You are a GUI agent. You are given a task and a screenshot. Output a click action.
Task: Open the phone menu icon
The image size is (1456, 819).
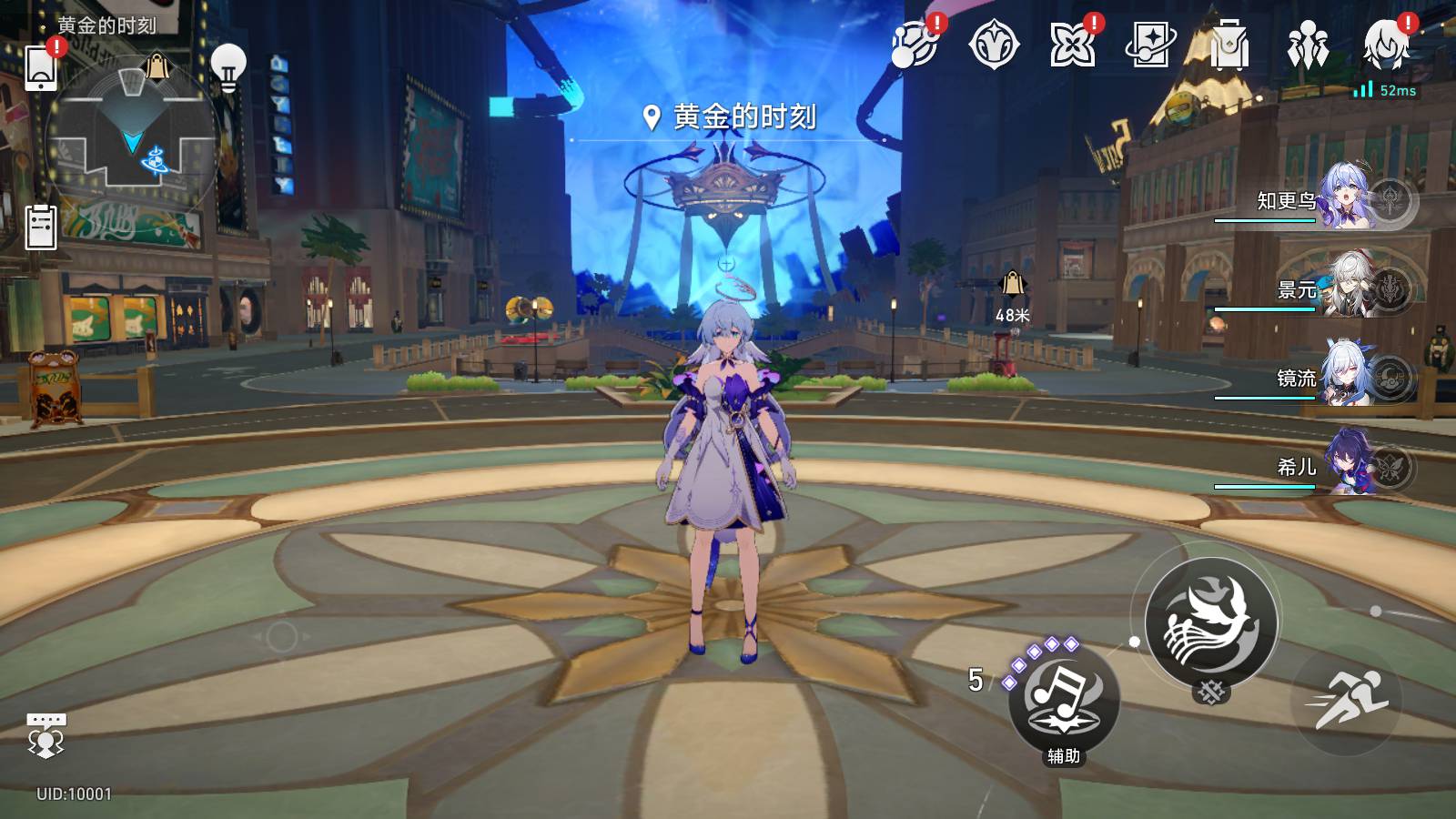[41, 67]
